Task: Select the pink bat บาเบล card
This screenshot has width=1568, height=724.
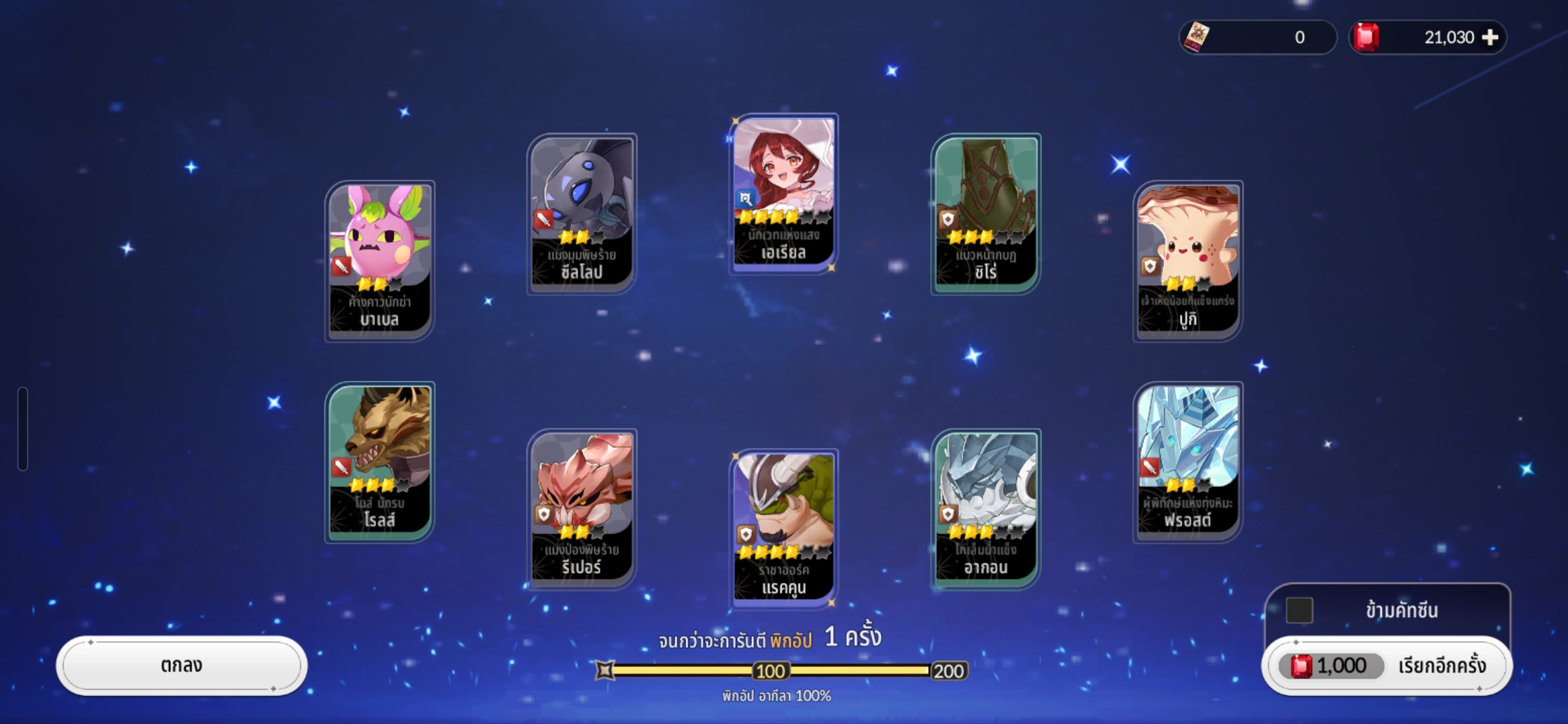Action: tap(380, 260)
